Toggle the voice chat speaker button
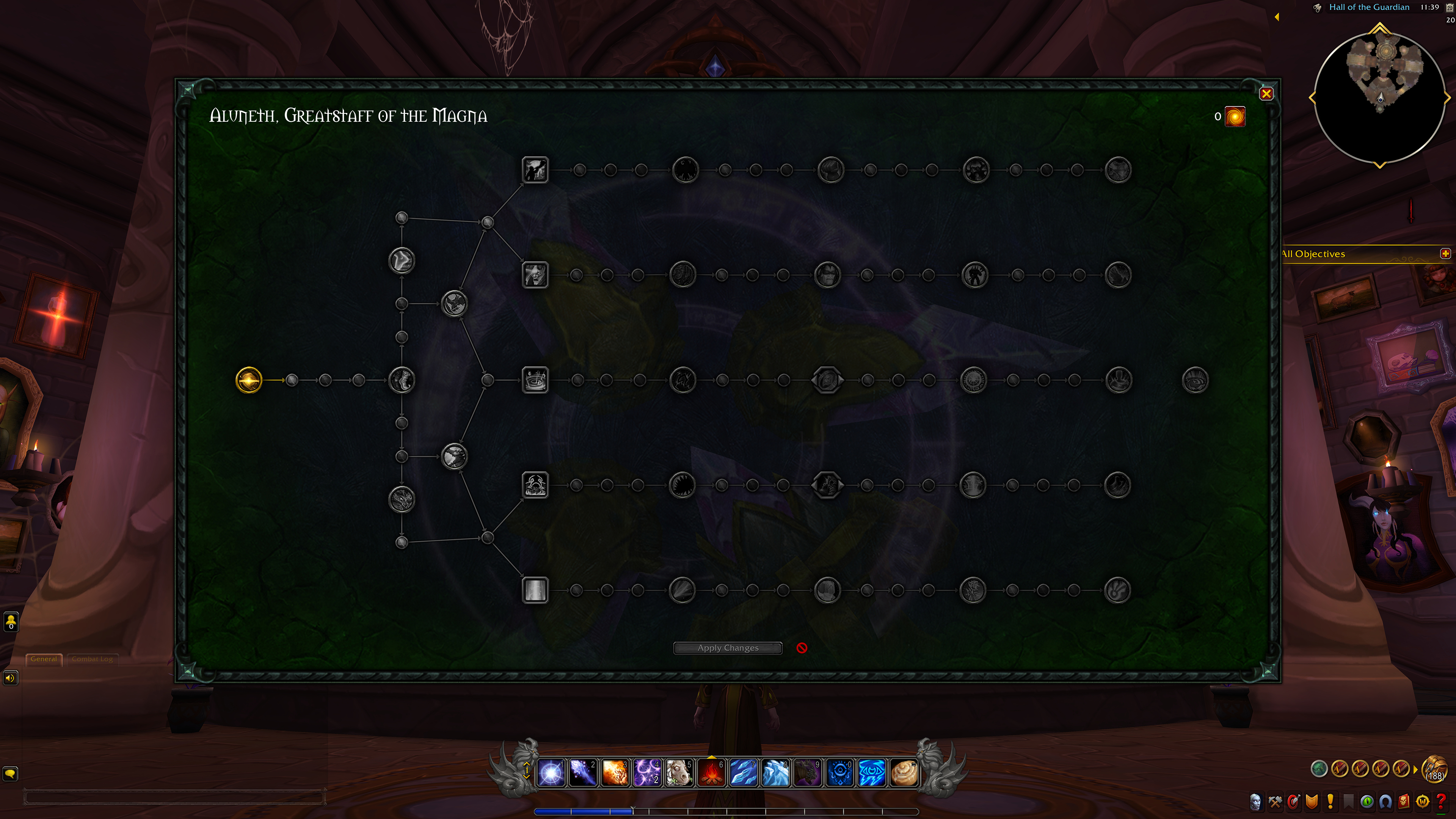Viewport: 1456px width, 819px height. click(10, 678)
